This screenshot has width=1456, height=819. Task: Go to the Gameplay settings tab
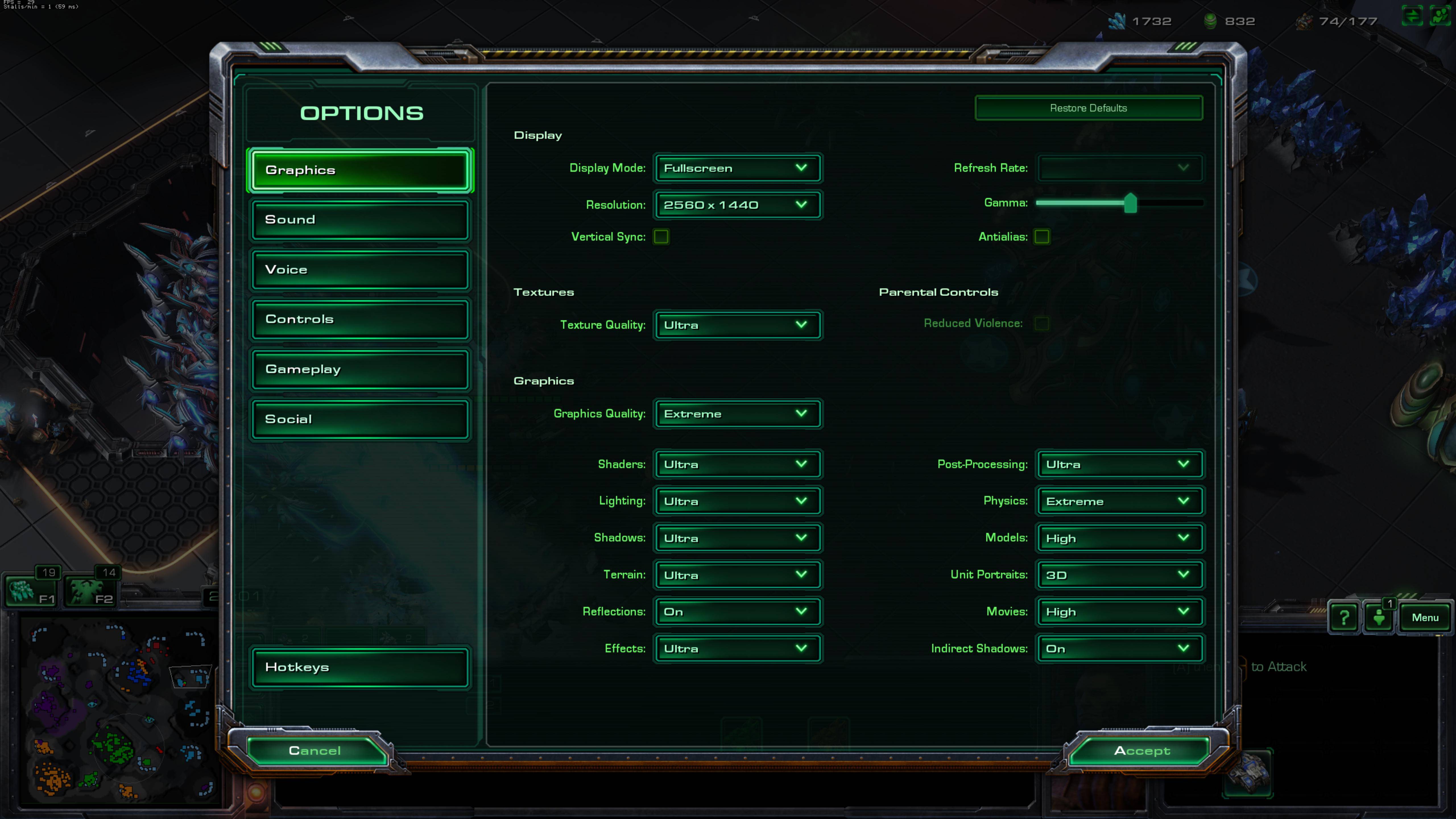[x=360, y=369]
